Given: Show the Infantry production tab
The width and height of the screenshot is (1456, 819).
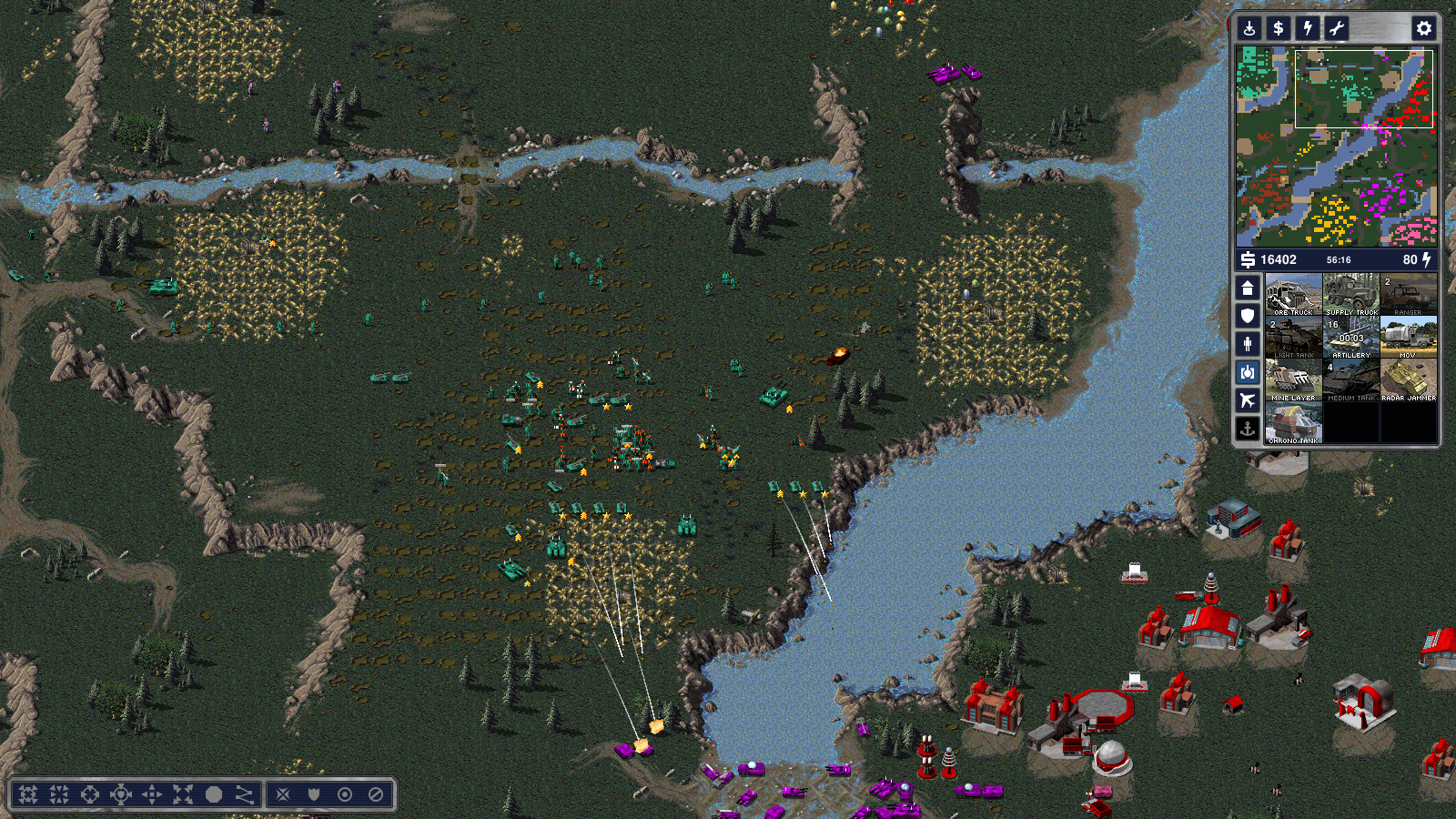Looking at the screenshot, I should pyautogui.click(x=1248, y=344).
